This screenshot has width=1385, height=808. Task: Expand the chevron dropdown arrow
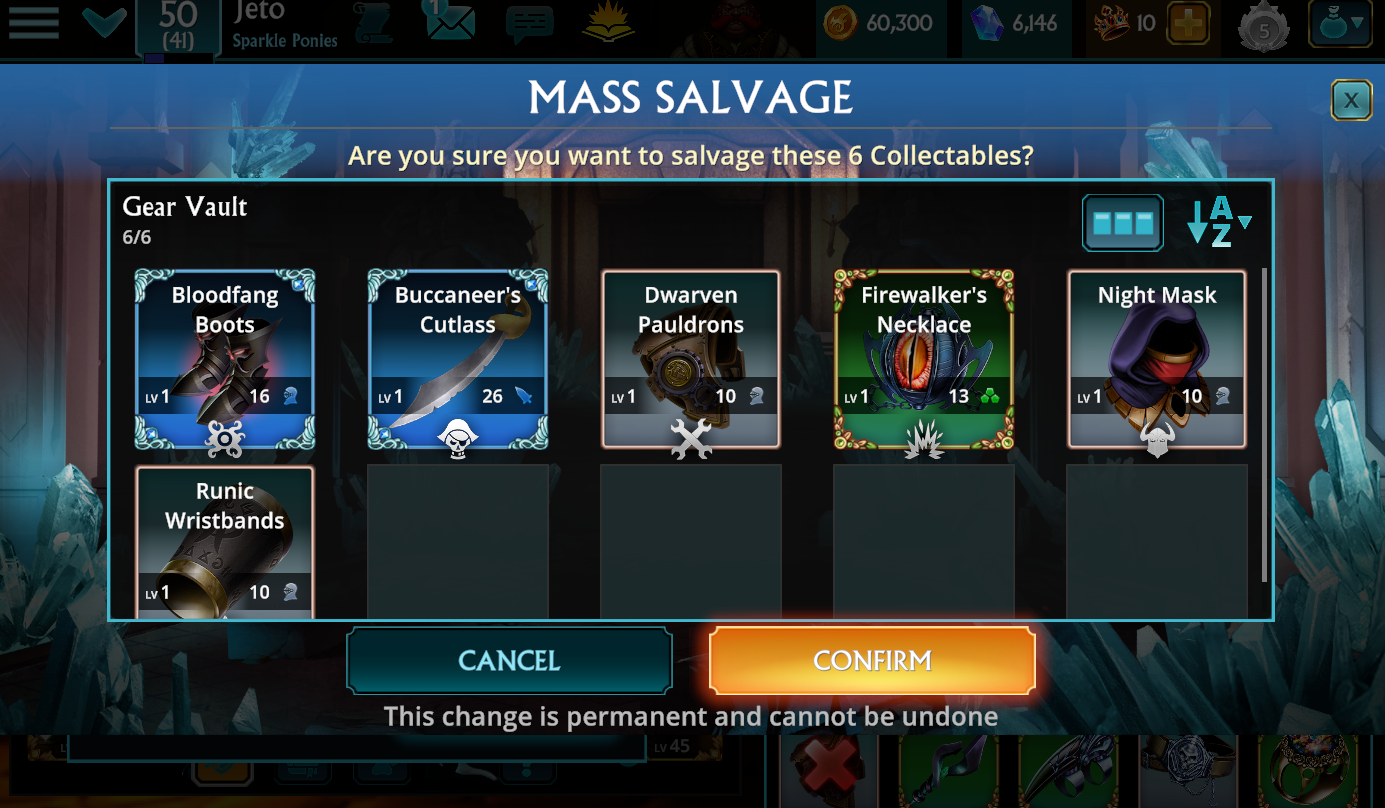coord(104,22)
